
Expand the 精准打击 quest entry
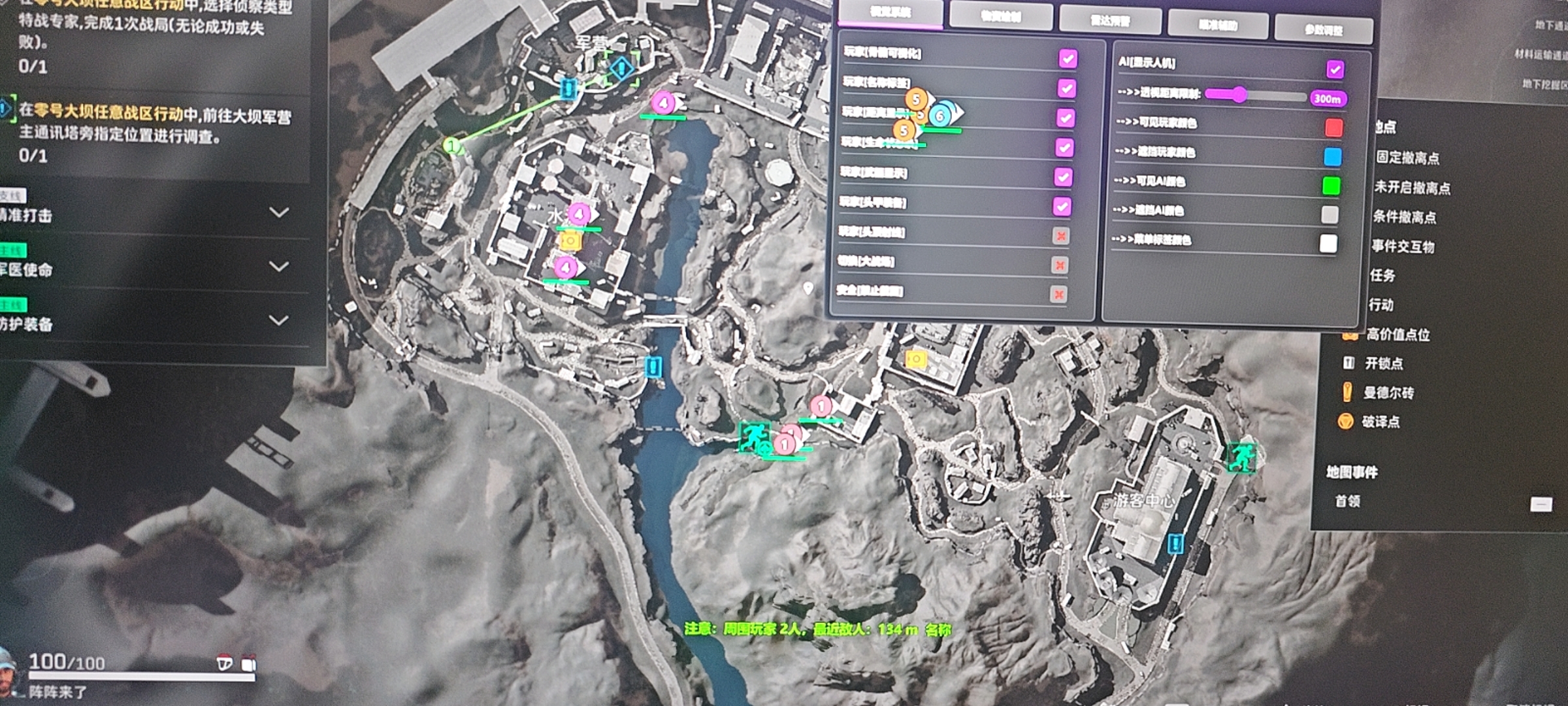tap(279, 212)
